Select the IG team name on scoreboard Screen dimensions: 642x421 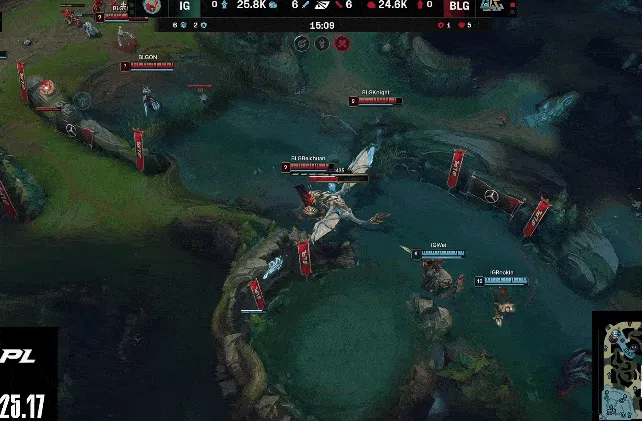pyautogui.click(x=184, y=6)
